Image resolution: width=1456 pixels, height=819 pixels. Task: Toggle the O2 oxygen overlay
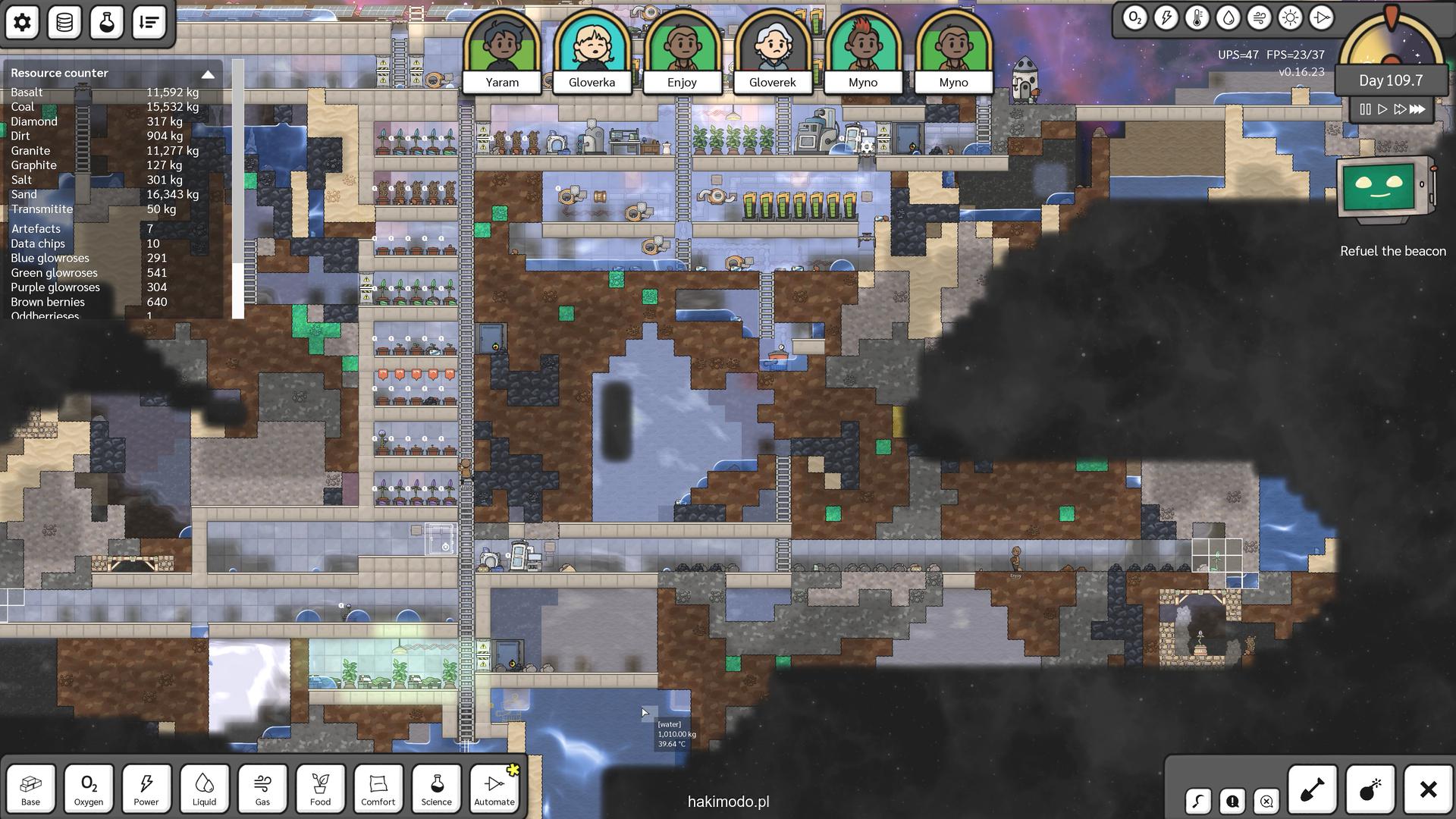[x=1134, y=18]
